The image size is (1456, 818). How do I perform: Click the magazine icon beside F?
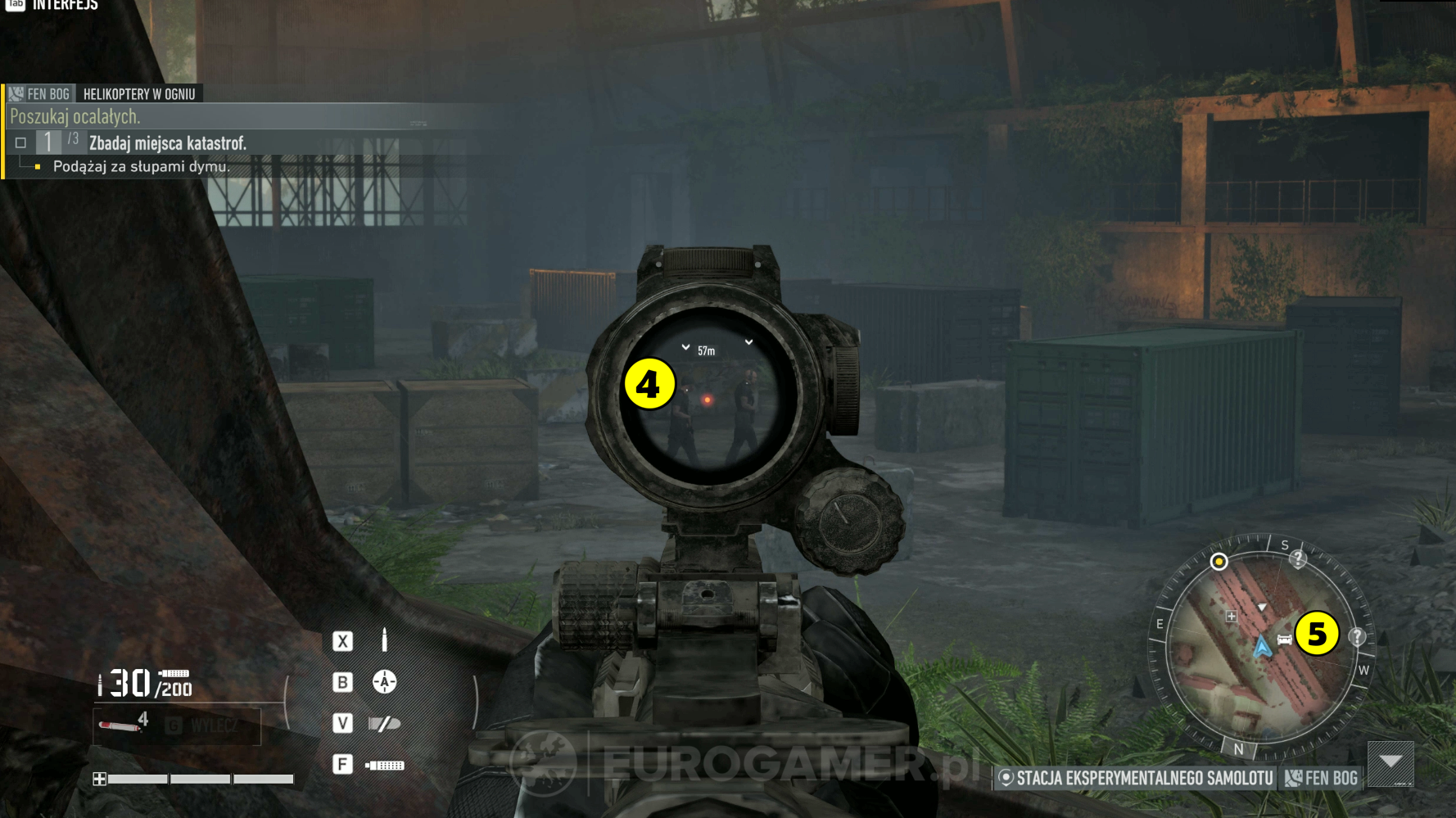point(386,764)
